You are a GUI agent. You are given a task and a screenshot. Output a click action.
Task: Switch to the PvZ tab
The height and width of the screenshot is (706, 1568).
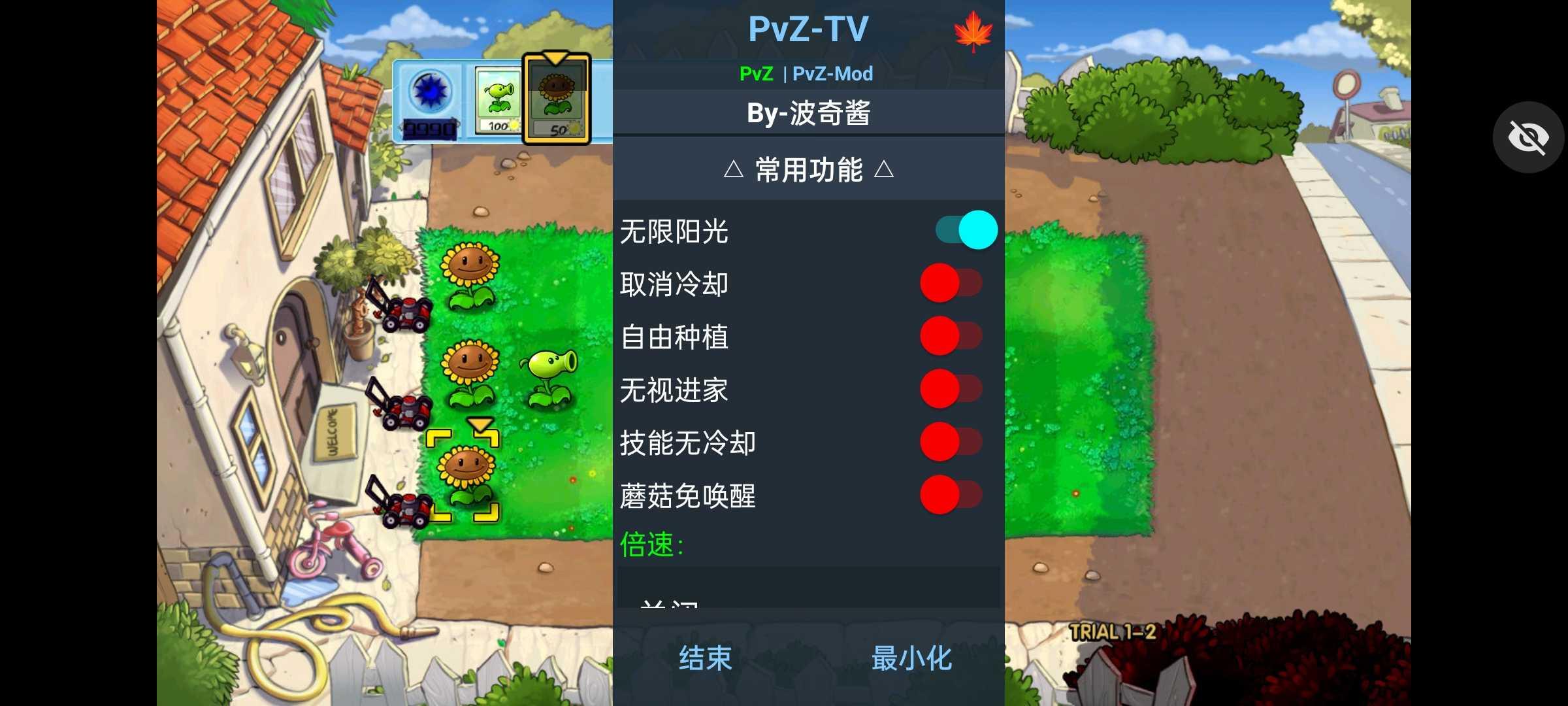coord(756,73)
